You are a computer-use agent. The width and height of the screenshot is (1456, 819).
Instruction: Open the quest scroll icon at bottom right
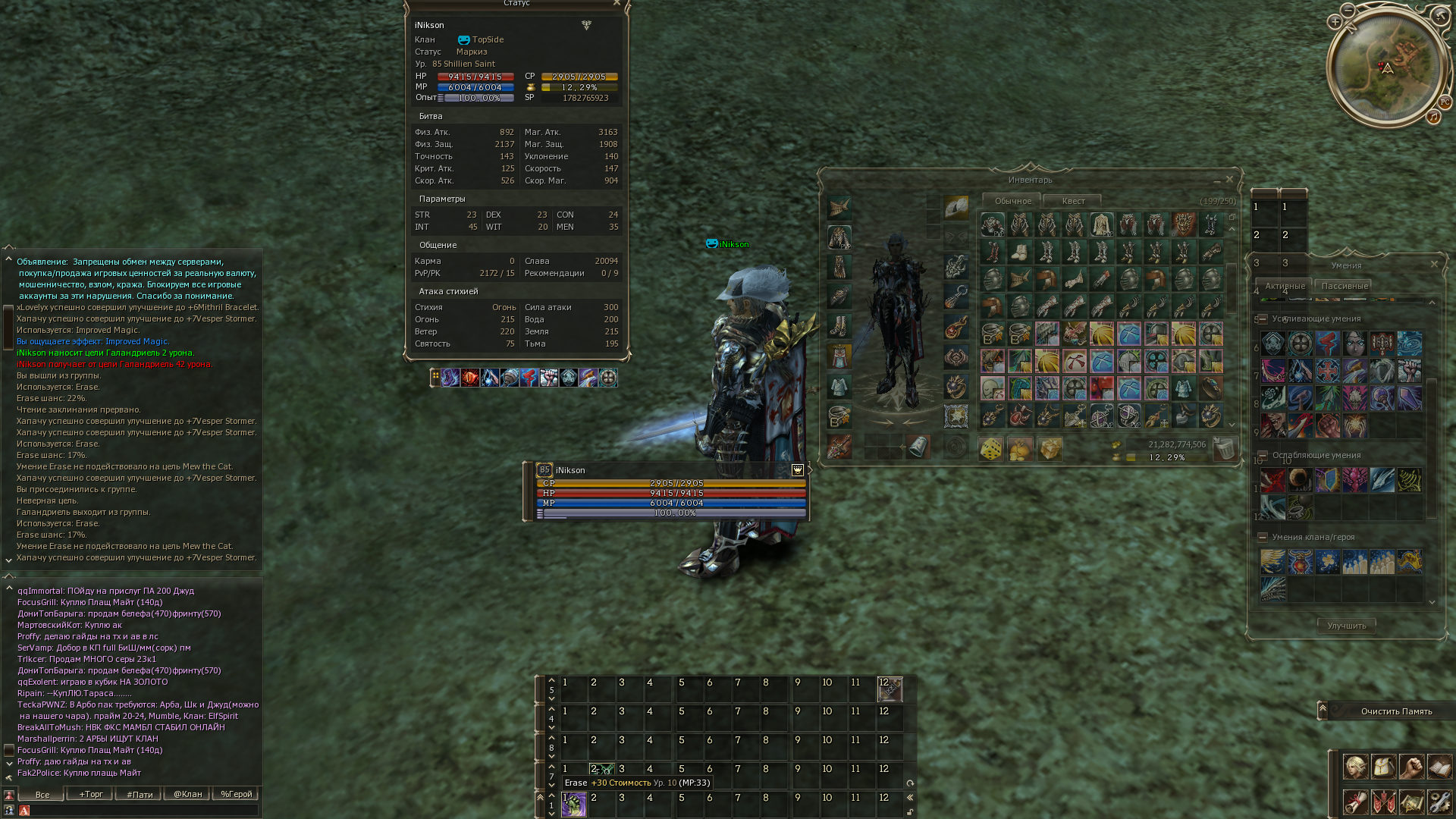coord(1355,803)
